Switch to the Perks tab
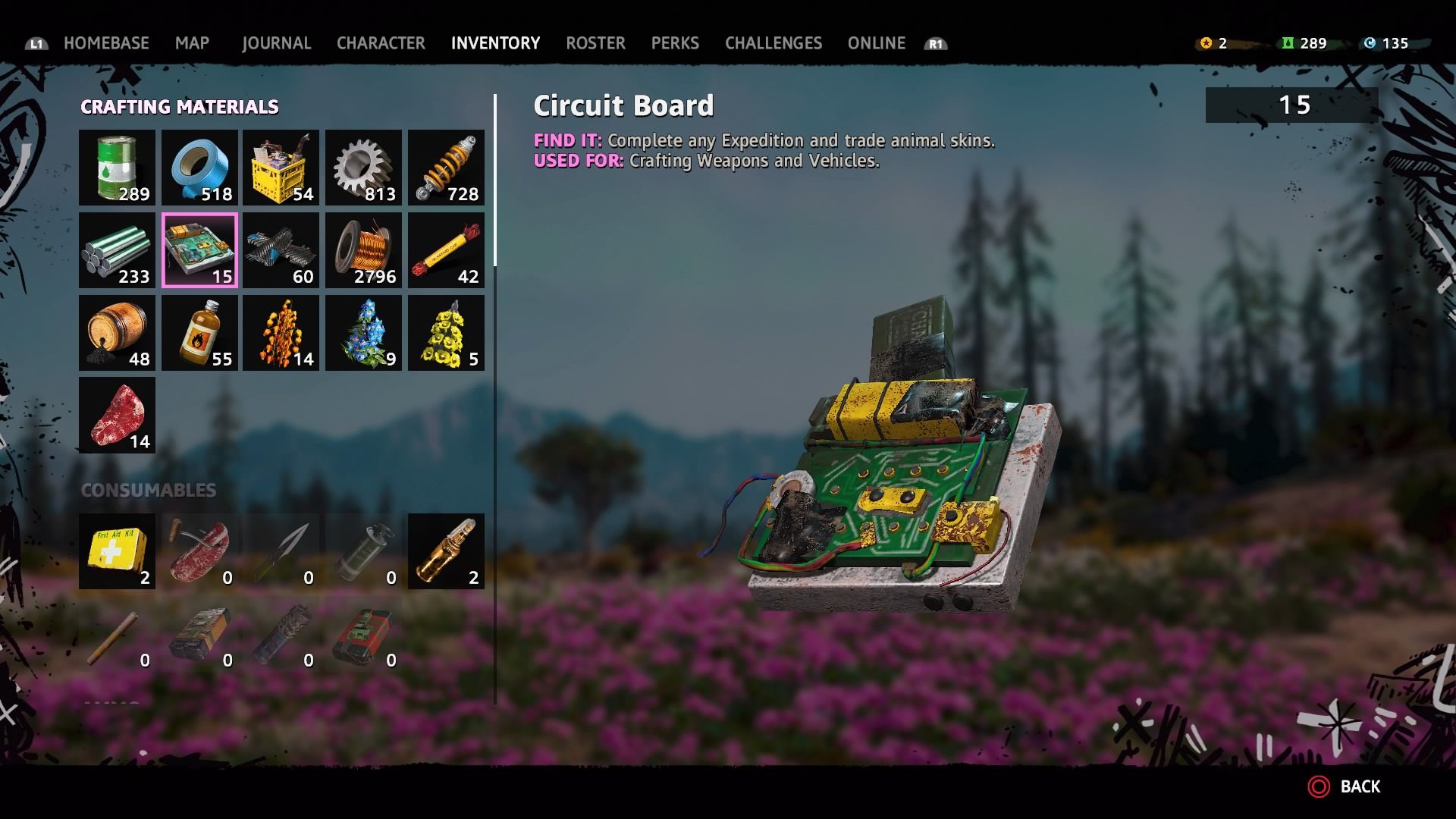Image resolution: width=1456 pixels, height=819 pixels. point(675,43)
